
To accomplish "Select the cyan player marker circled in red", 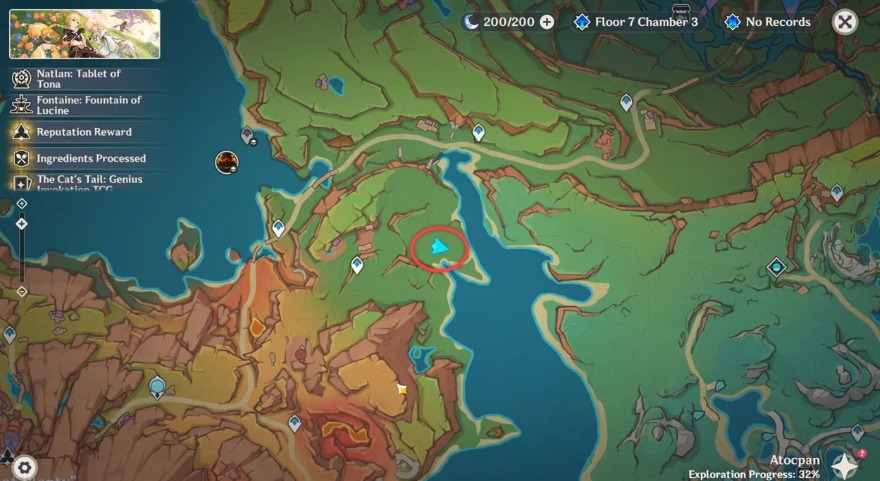I will [438, 247].
